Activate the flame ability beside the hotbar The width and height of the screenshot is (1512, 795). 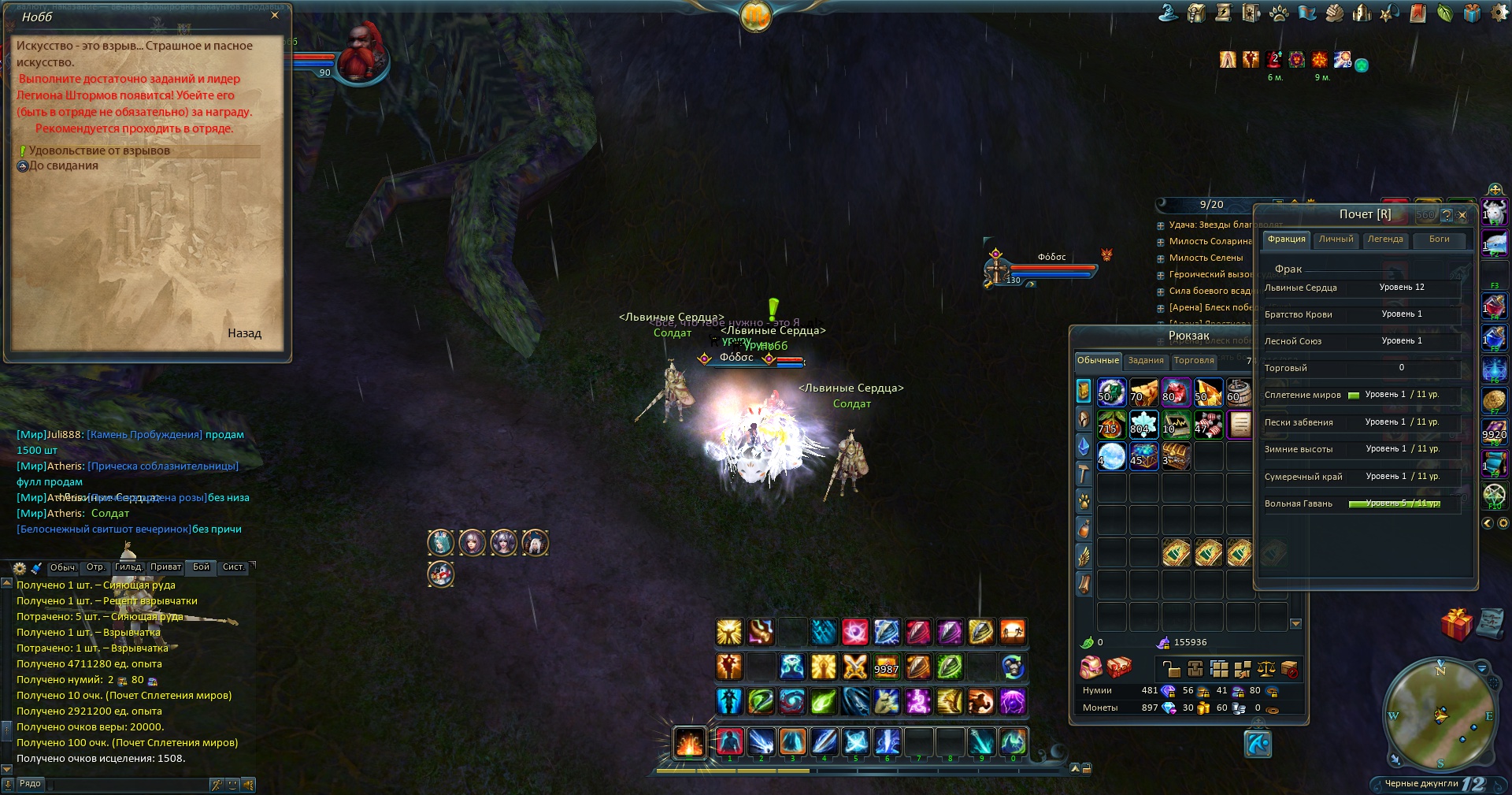[x=689, y=742]
